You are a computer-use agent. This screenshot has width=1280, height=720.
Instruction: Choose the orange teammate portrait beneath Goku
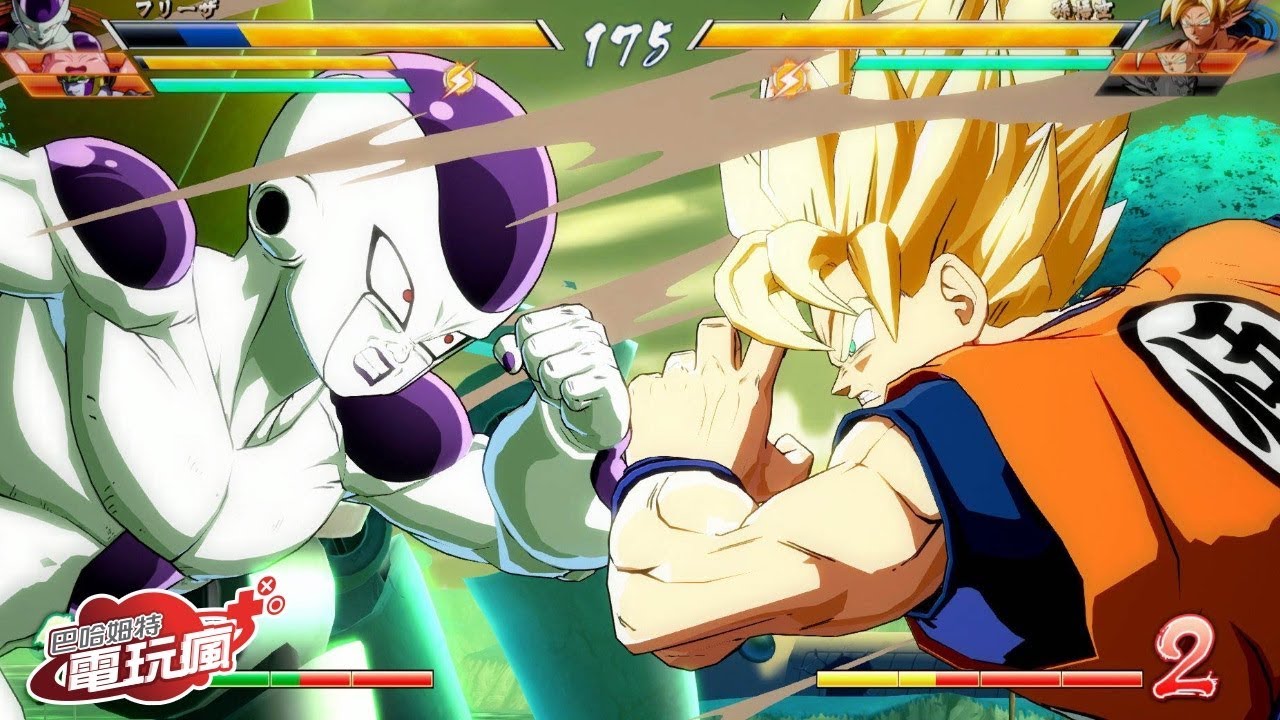pos(1180,62)
